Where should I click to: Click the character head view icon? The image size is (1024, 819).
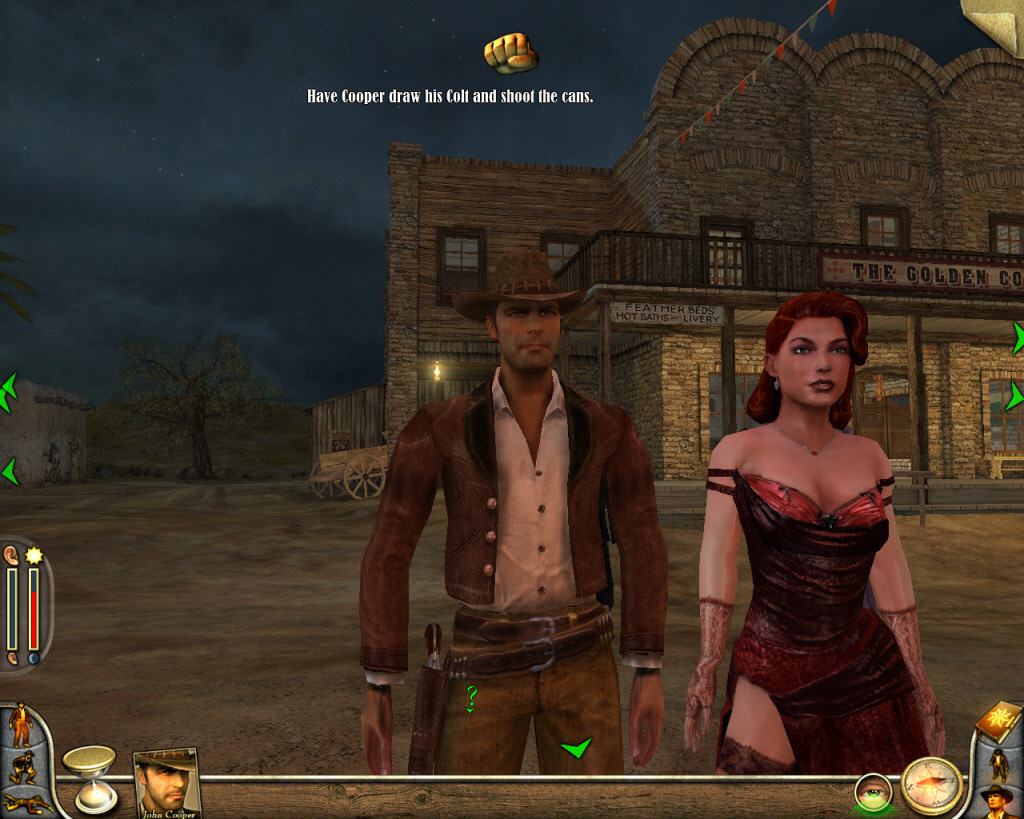pyautogui.click(x=997, y=801)
